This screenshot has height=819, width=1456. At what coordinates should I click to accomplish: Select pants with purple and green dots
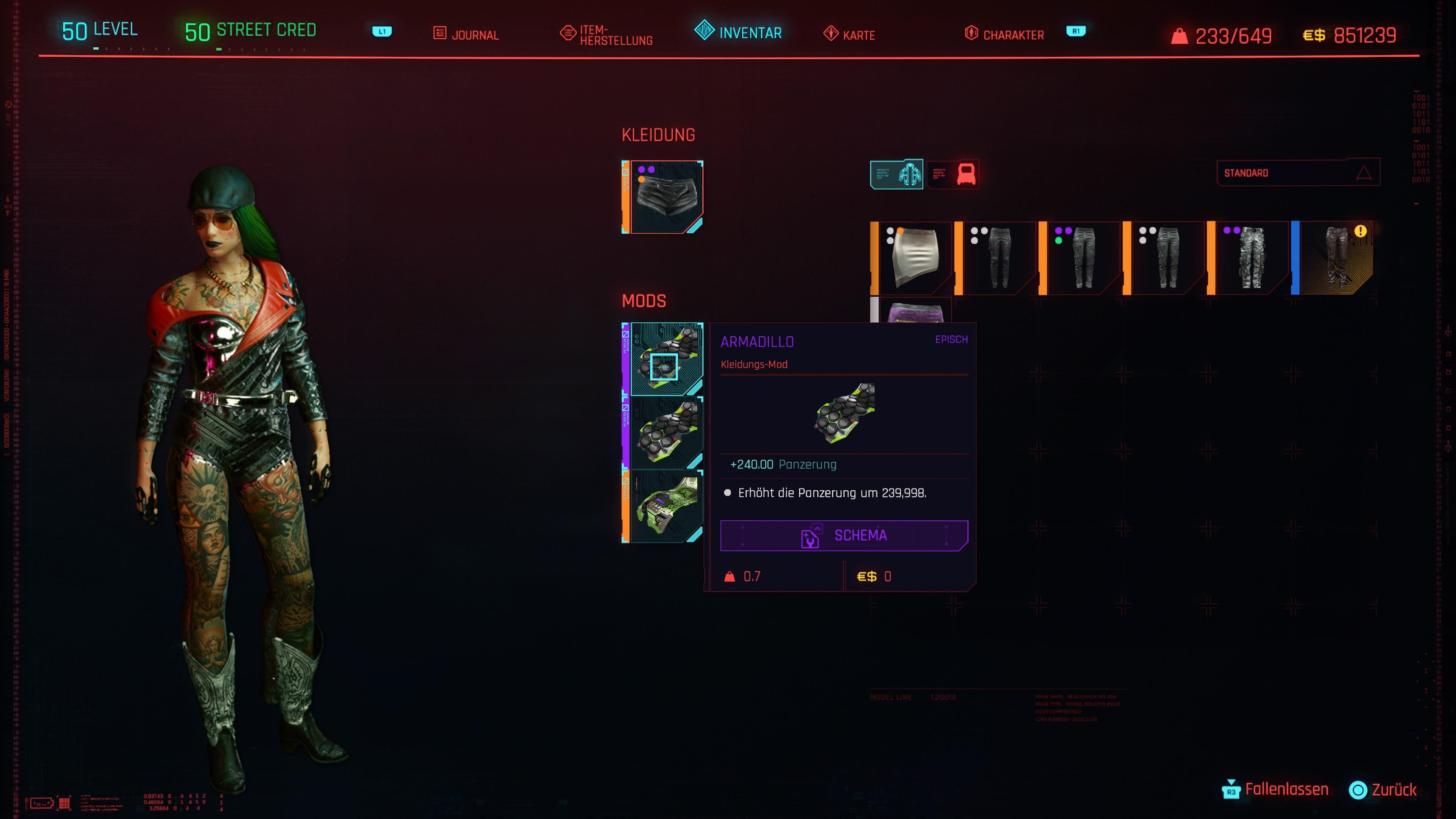click(1081, 258)
